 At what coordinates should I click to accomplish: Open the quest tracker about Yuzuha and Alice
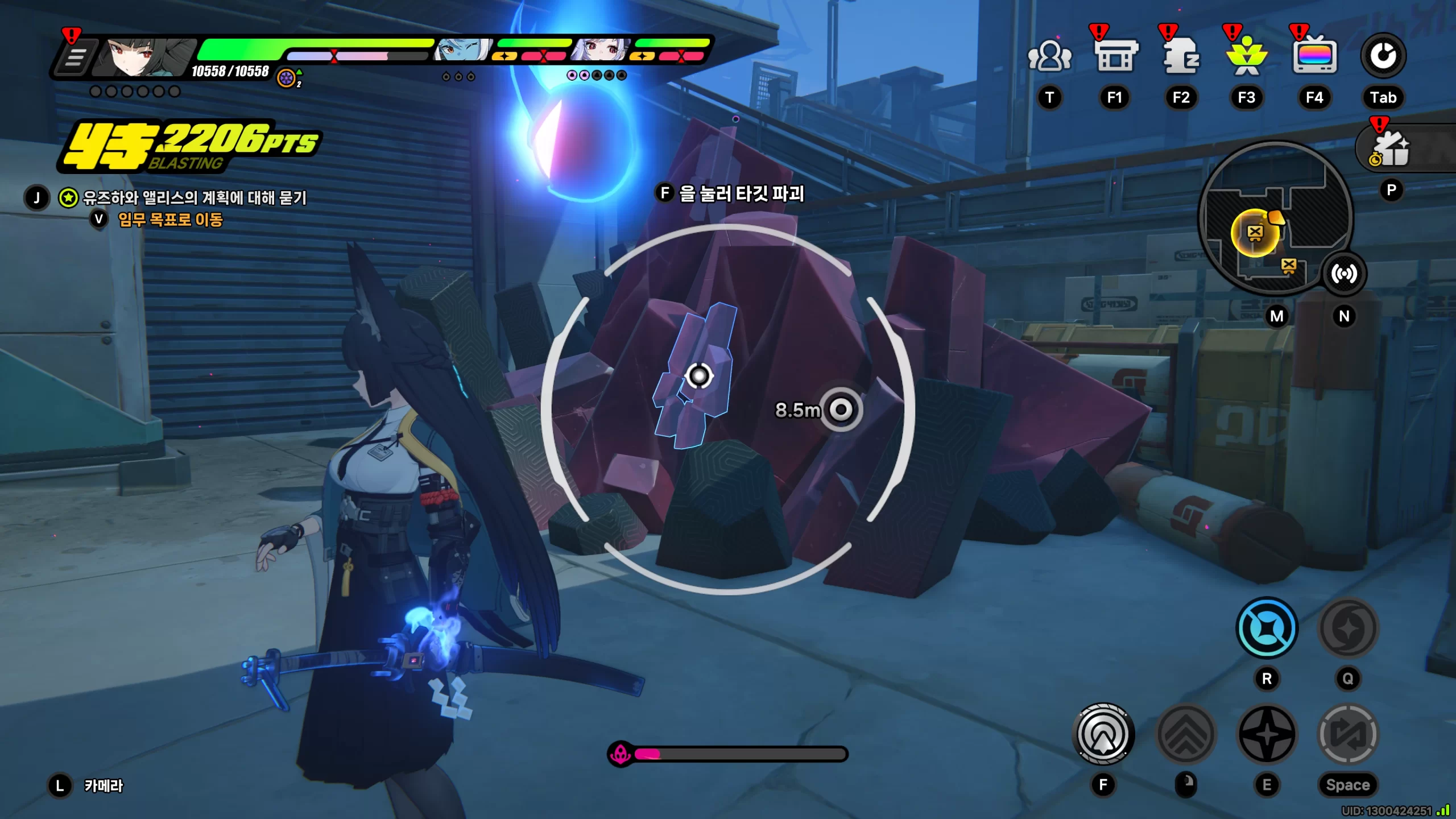coord(195,197)
